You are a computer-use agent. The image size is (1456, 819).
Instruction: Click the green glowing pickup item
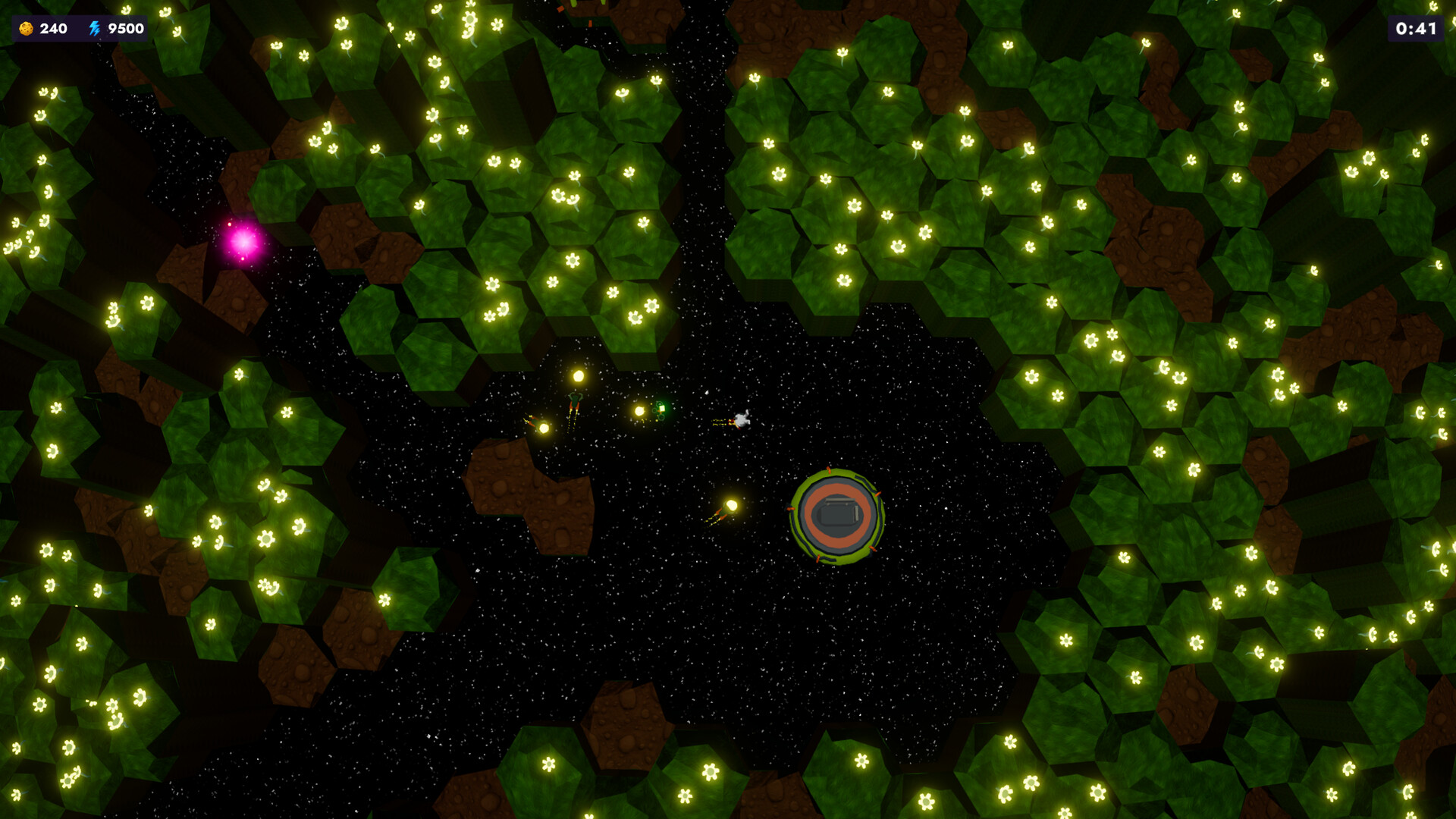(x=662, y=409)
